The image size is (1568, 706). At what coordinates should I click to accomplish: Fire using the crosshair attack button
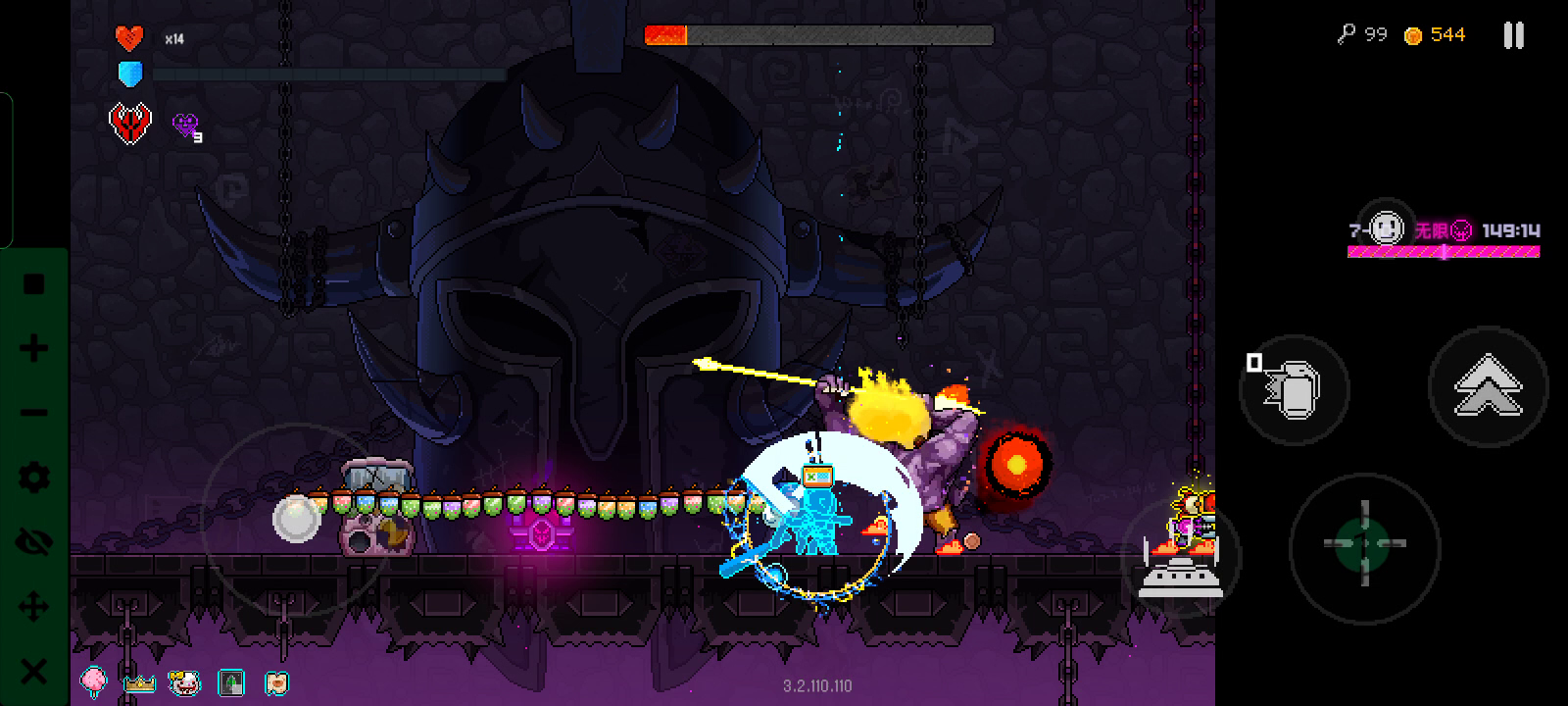coord(1364,543)
